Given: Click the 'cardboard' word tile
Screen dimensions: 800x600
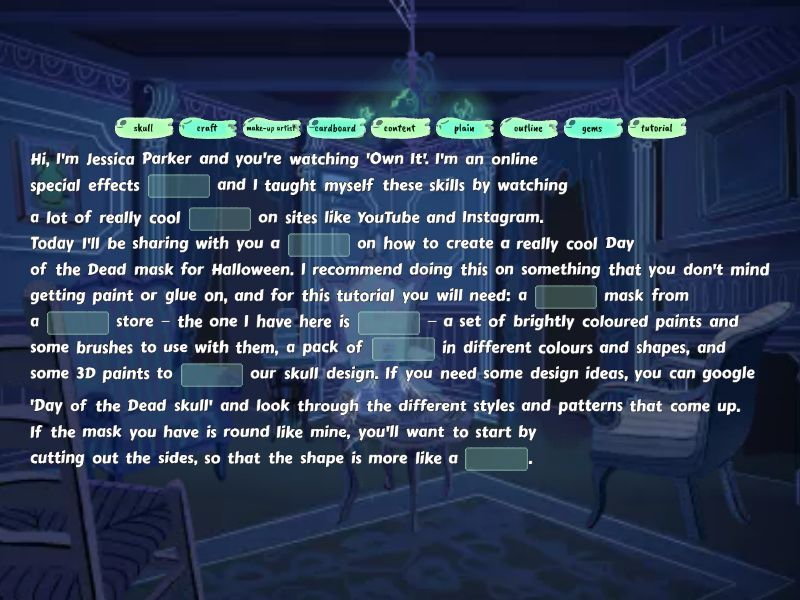Looking at the screenshot, I should click(x=335, y=128).
